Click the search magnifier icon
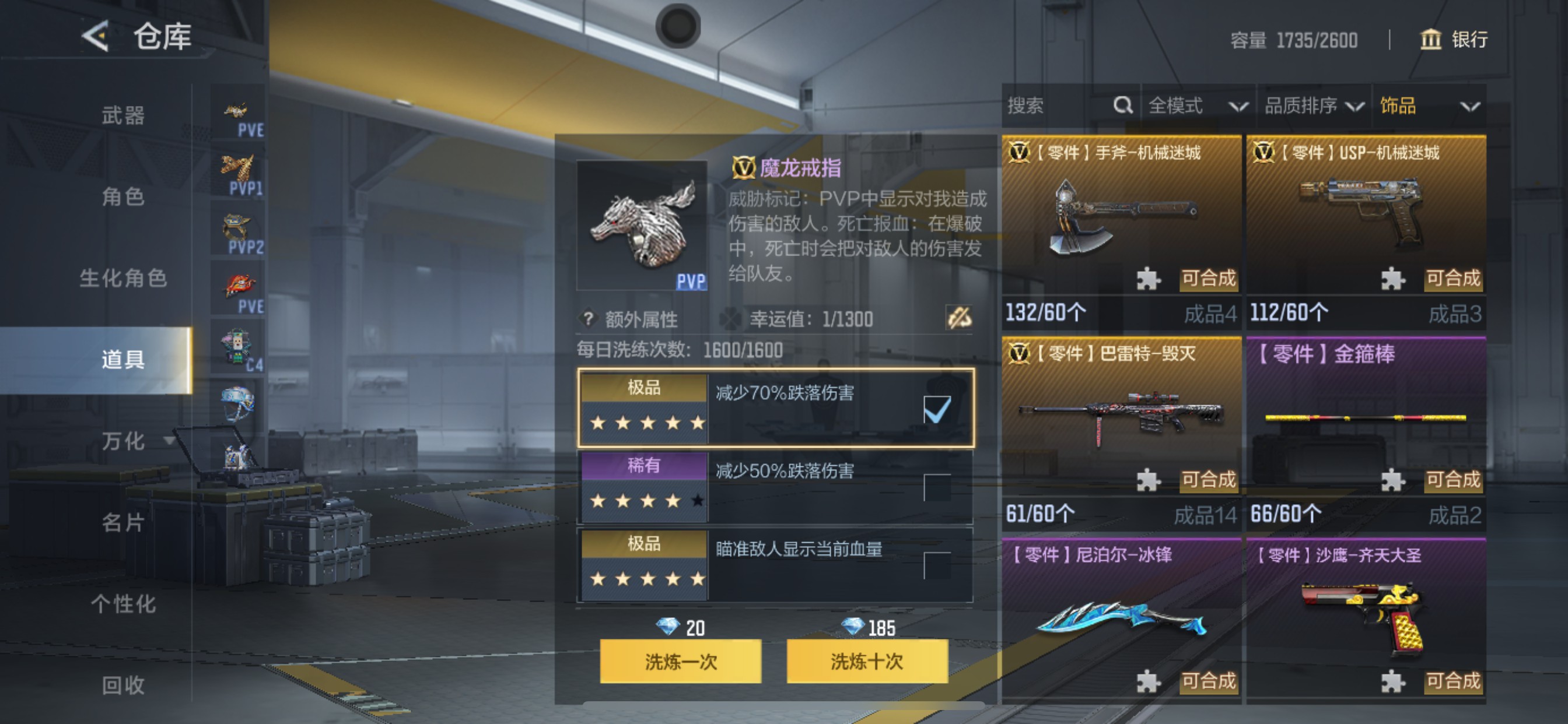 click(x=1122, y=106)
